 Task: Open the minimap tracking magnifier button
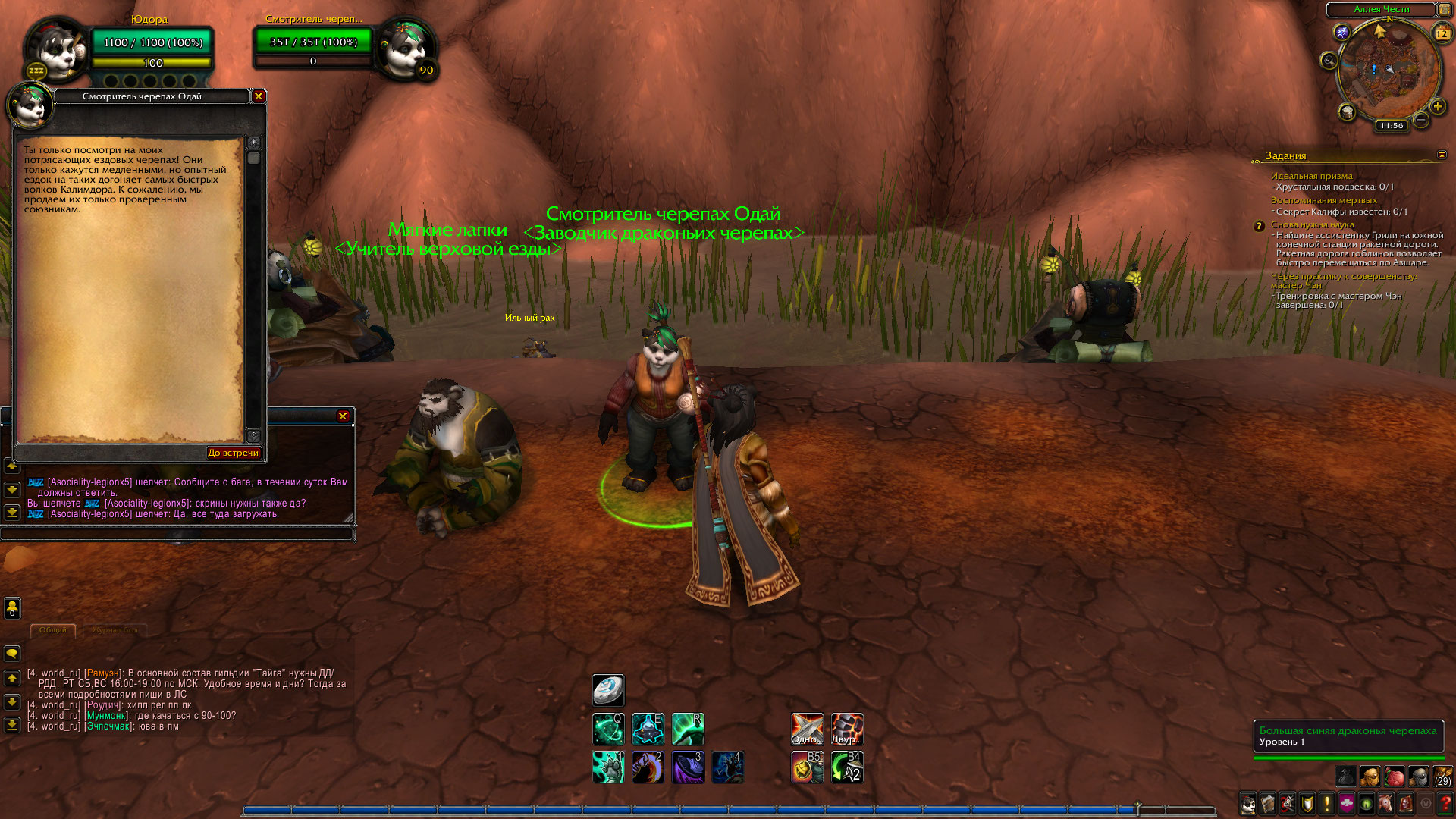pyautogui.click(x=1329, y=61)
